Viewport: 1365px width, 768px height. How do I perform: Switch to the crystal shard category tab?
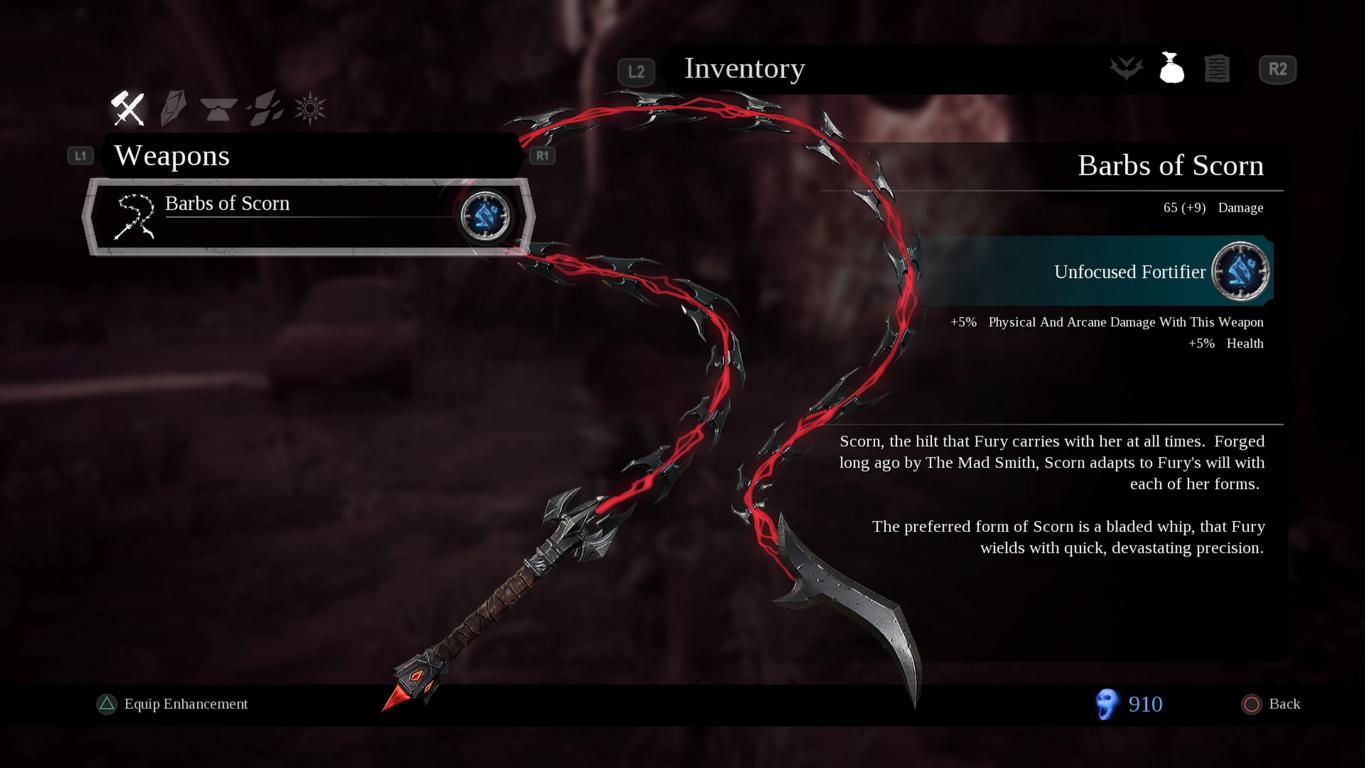coord(173,108)
